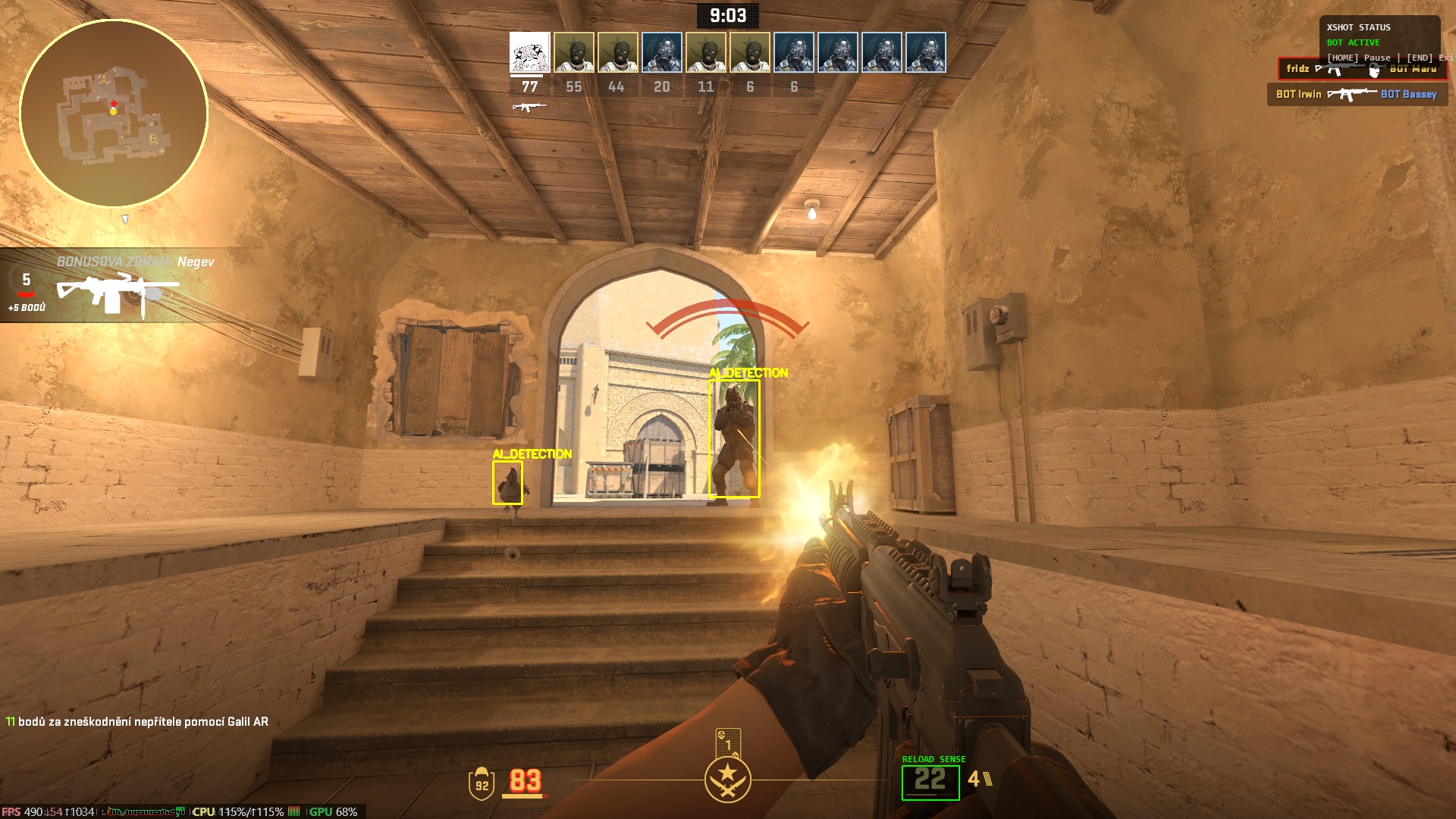Choose the player avatar scoring 20
This screenshot has height=819, width=1456.
pos(661,52)
